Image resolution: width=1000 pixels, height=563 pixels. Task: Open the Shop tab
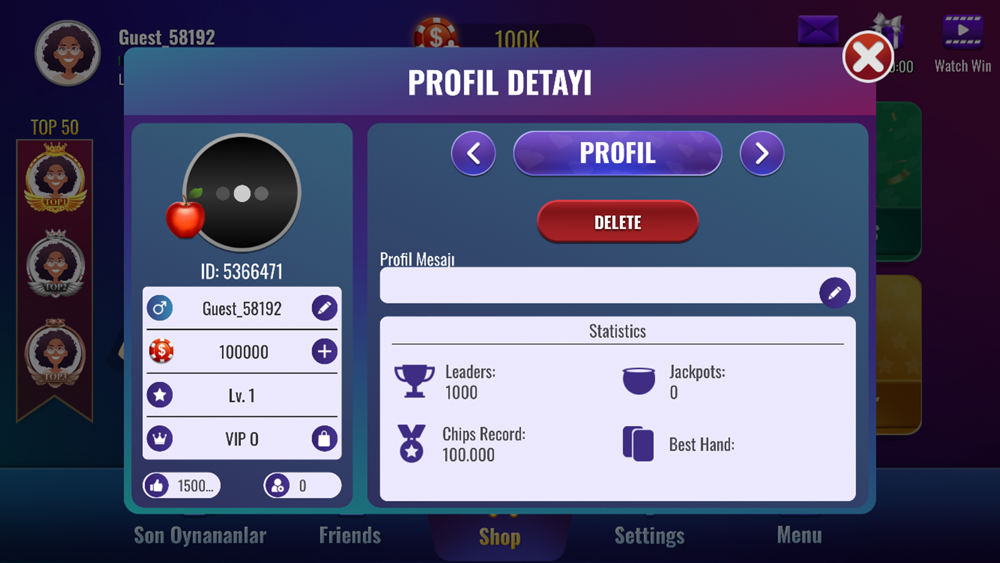pos(499,537)
